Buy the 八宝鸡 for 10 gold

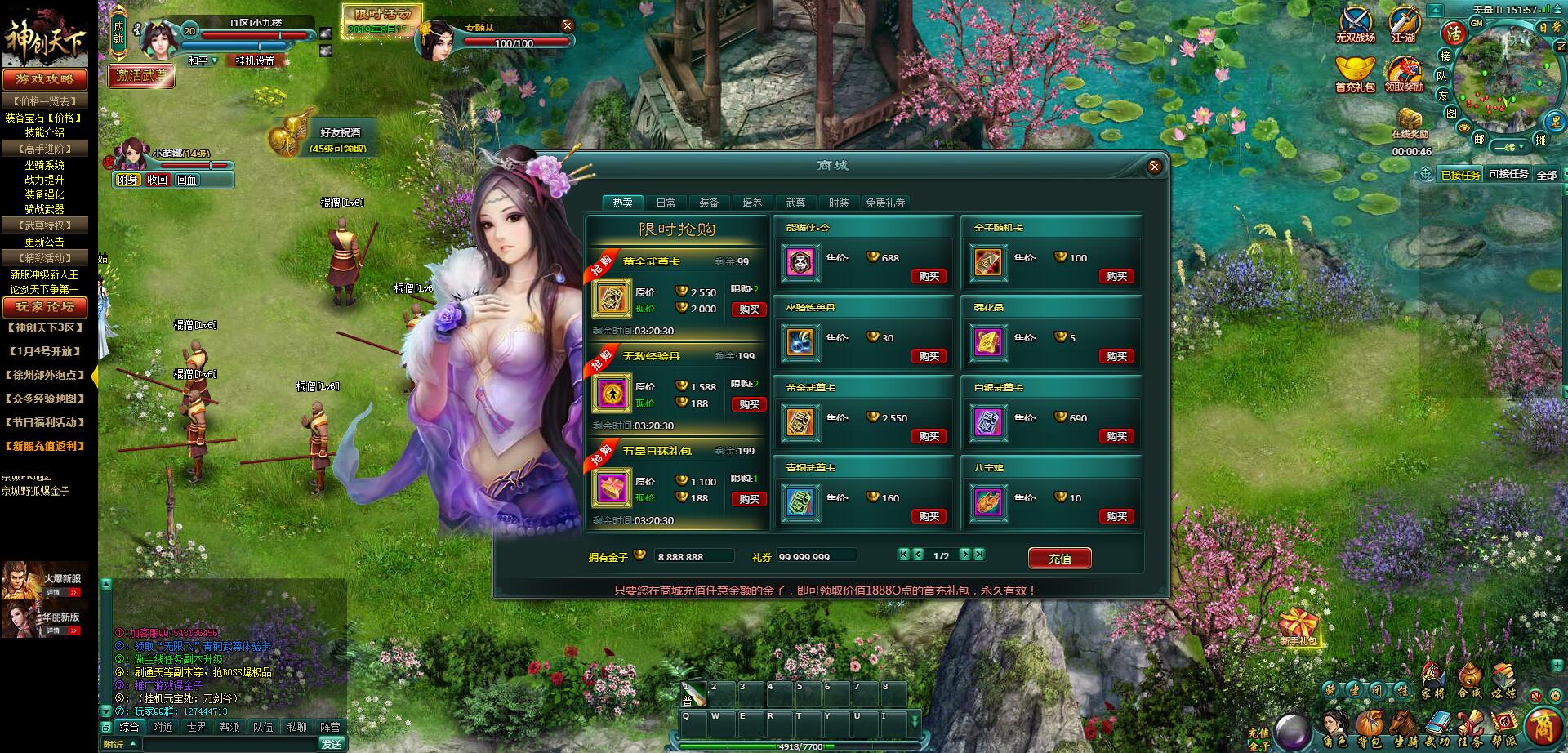point(1116,516)
